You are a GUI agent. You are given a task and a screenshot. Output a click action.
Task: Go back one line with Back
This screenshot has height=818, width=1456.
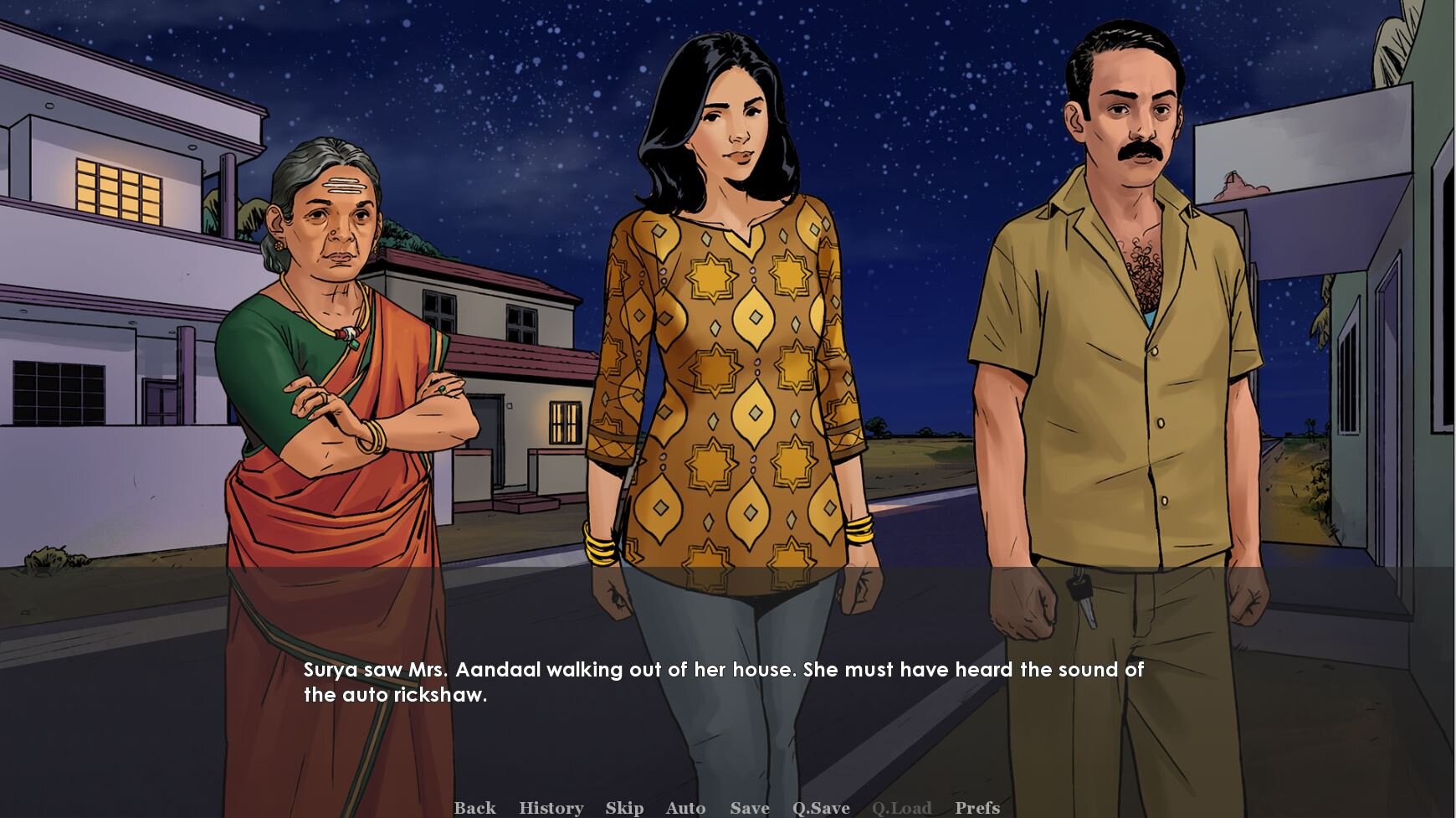click(474, 807)
